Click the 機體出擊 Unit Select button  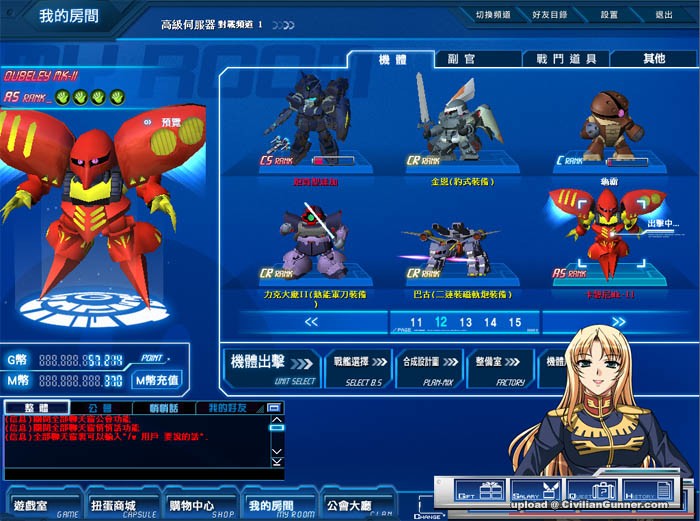click(270, 365)
